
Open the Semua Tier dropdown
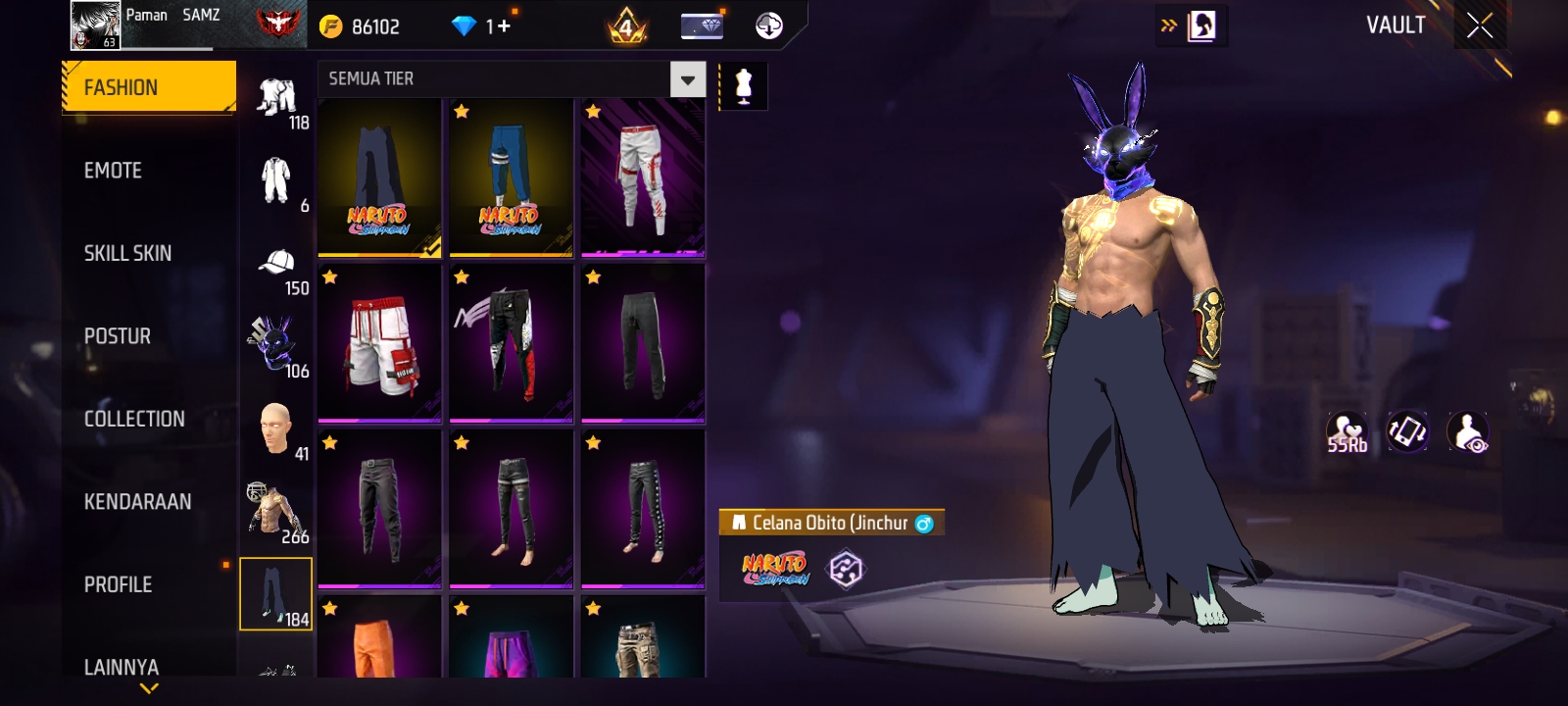687,79
